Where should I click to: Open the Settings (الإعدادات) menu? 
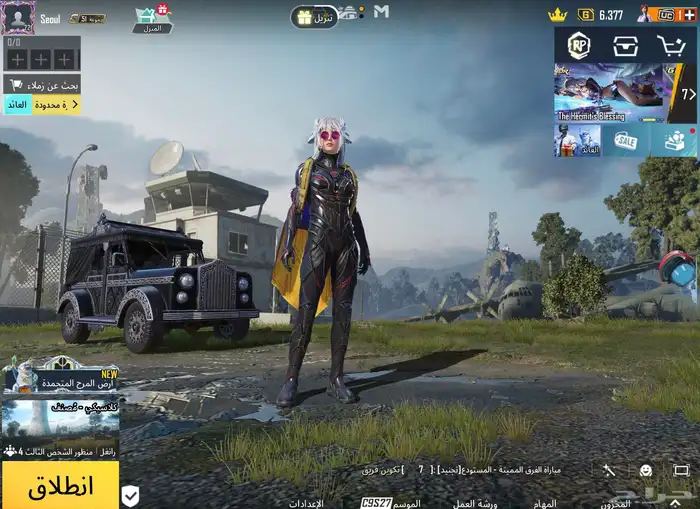pyautogui.click(x=307, y=503)
